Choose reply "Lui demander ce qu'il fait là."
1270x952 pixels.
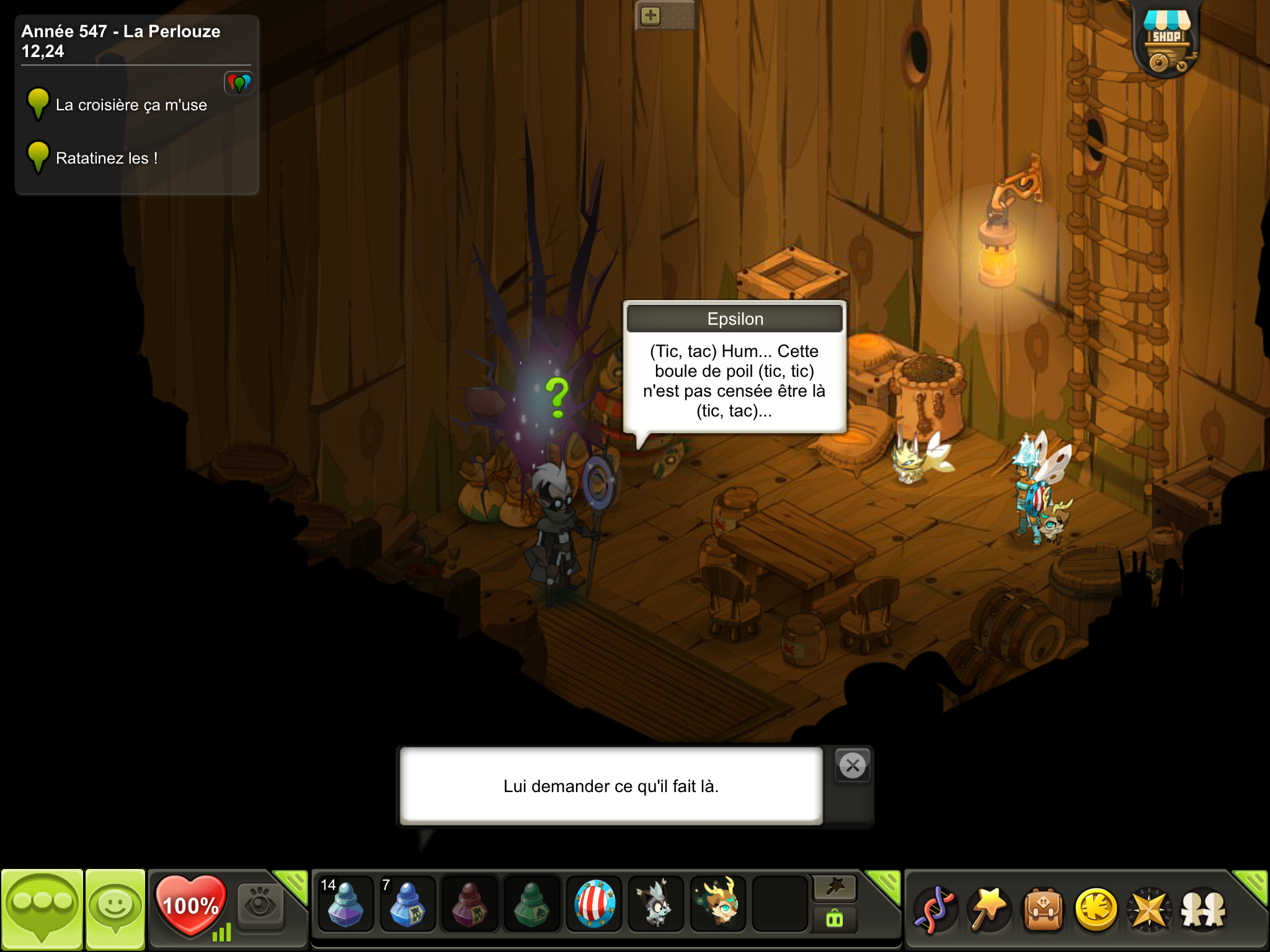tap(611, 786)
